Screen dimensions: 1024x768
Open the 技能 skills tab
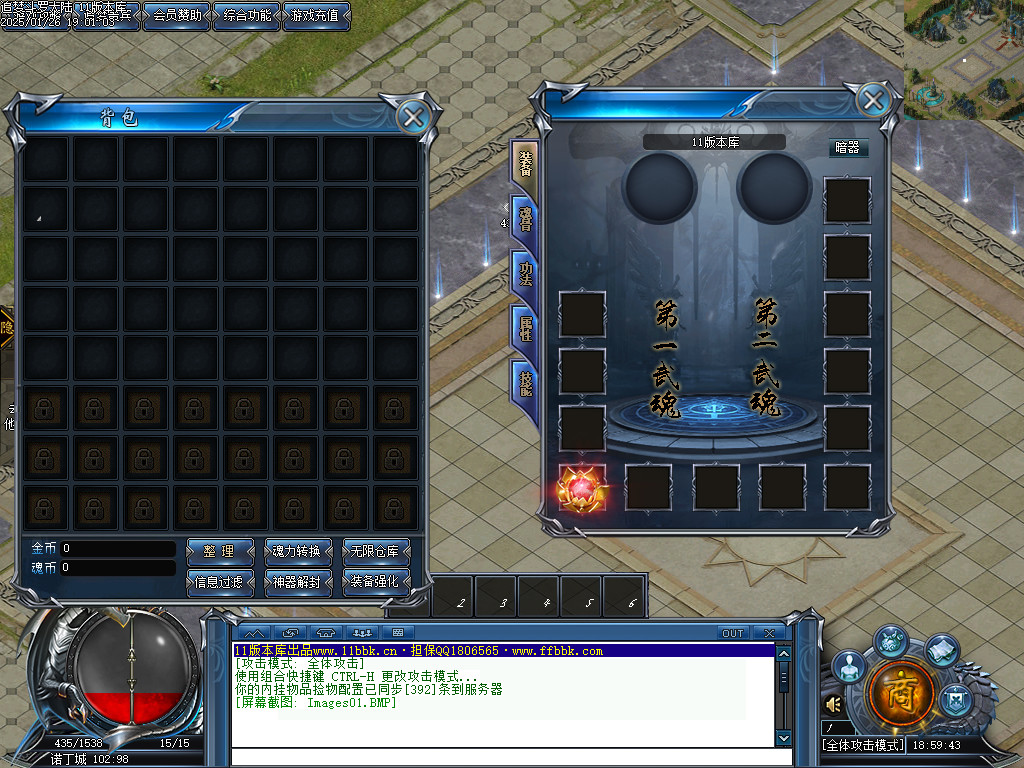point(525,380)
